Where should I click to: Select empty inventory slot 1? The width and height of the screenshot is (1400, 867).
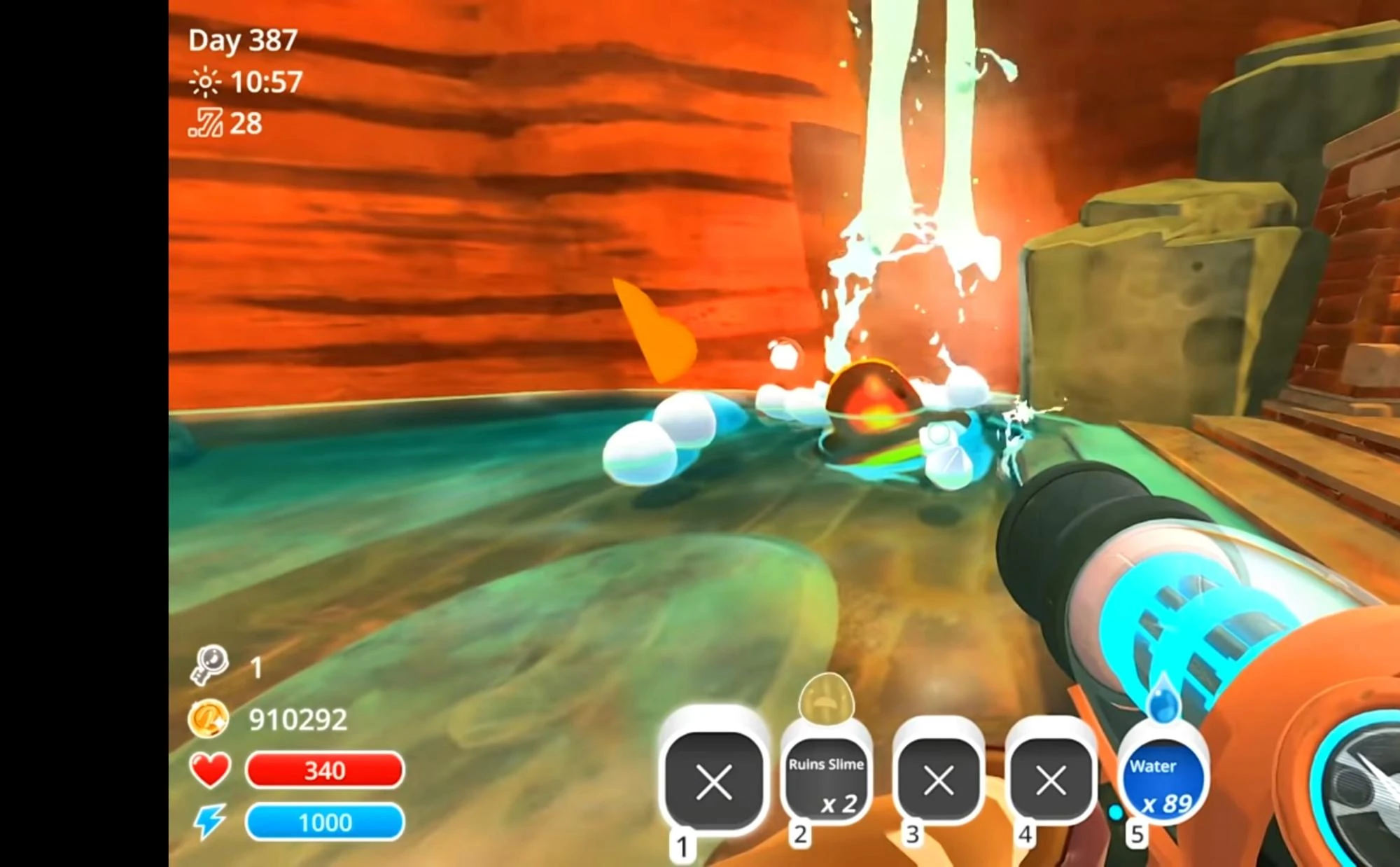tap(715, 779)
